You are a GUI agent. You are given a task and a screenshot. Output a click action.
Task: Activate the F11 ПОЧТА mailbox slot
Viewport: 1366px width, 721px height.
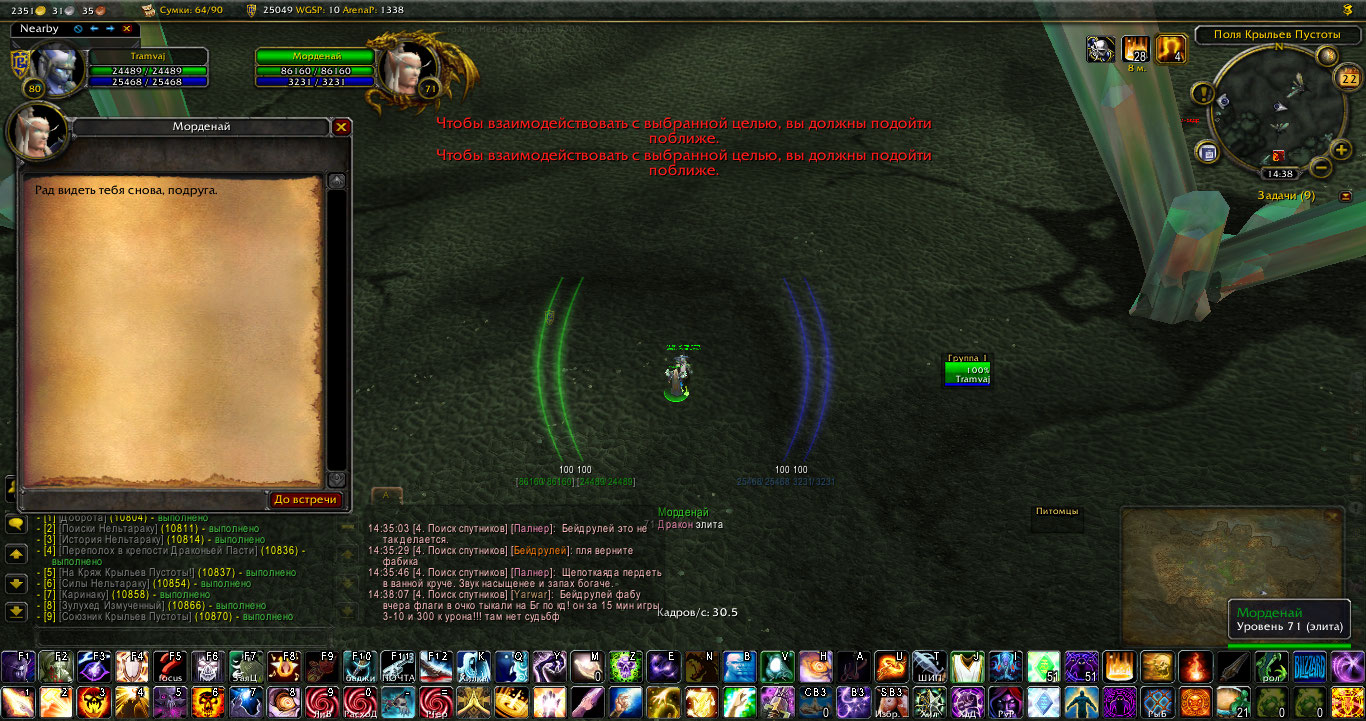coord(398,666)
